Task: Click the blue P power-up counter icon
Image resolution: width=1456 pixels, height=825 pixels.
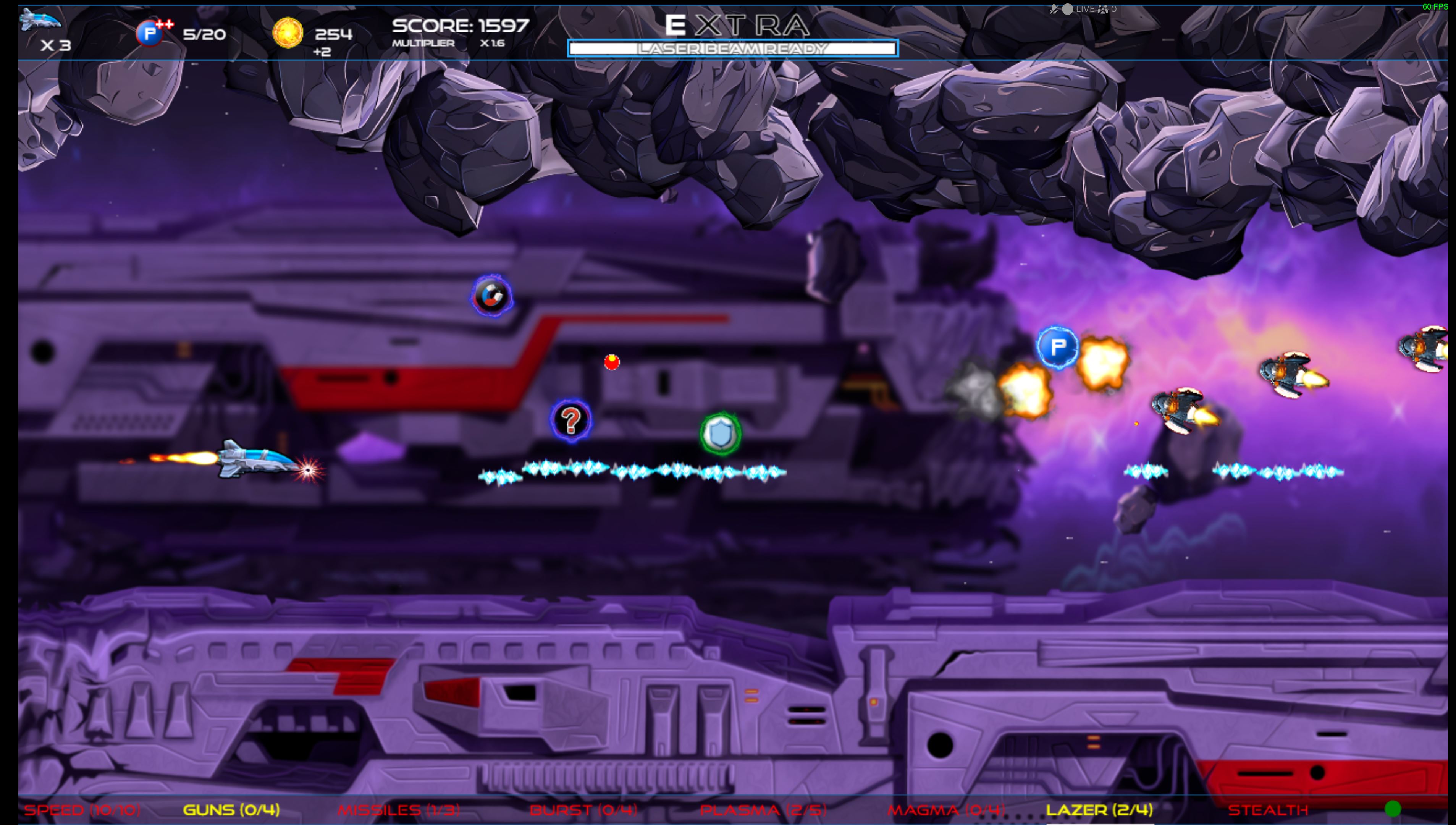Action: coord(150,34)
